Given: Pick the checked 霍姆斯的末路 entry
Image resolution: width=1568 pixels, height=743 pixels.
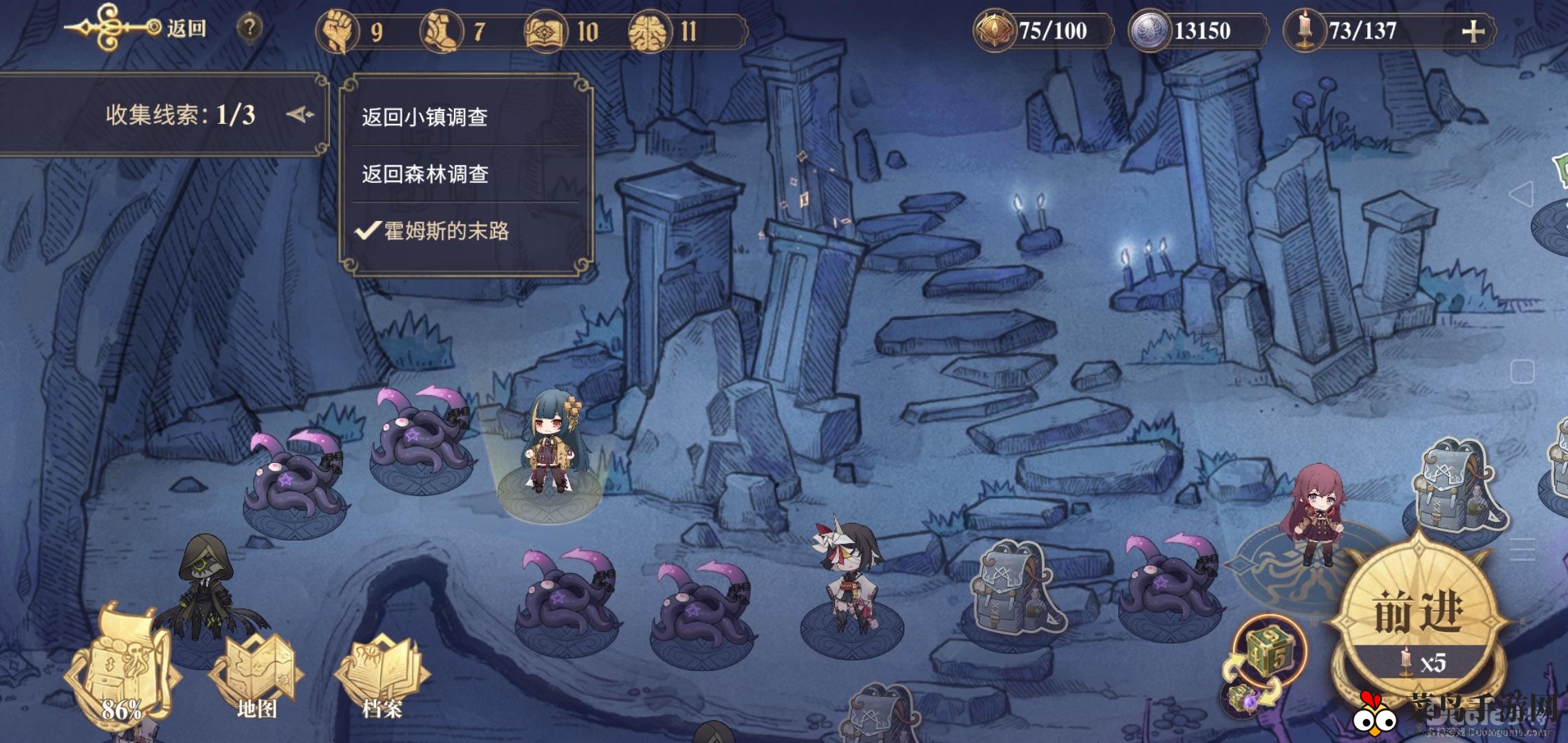Looking at the screenshot, I should pyautogui.click(x=446, y=231).
